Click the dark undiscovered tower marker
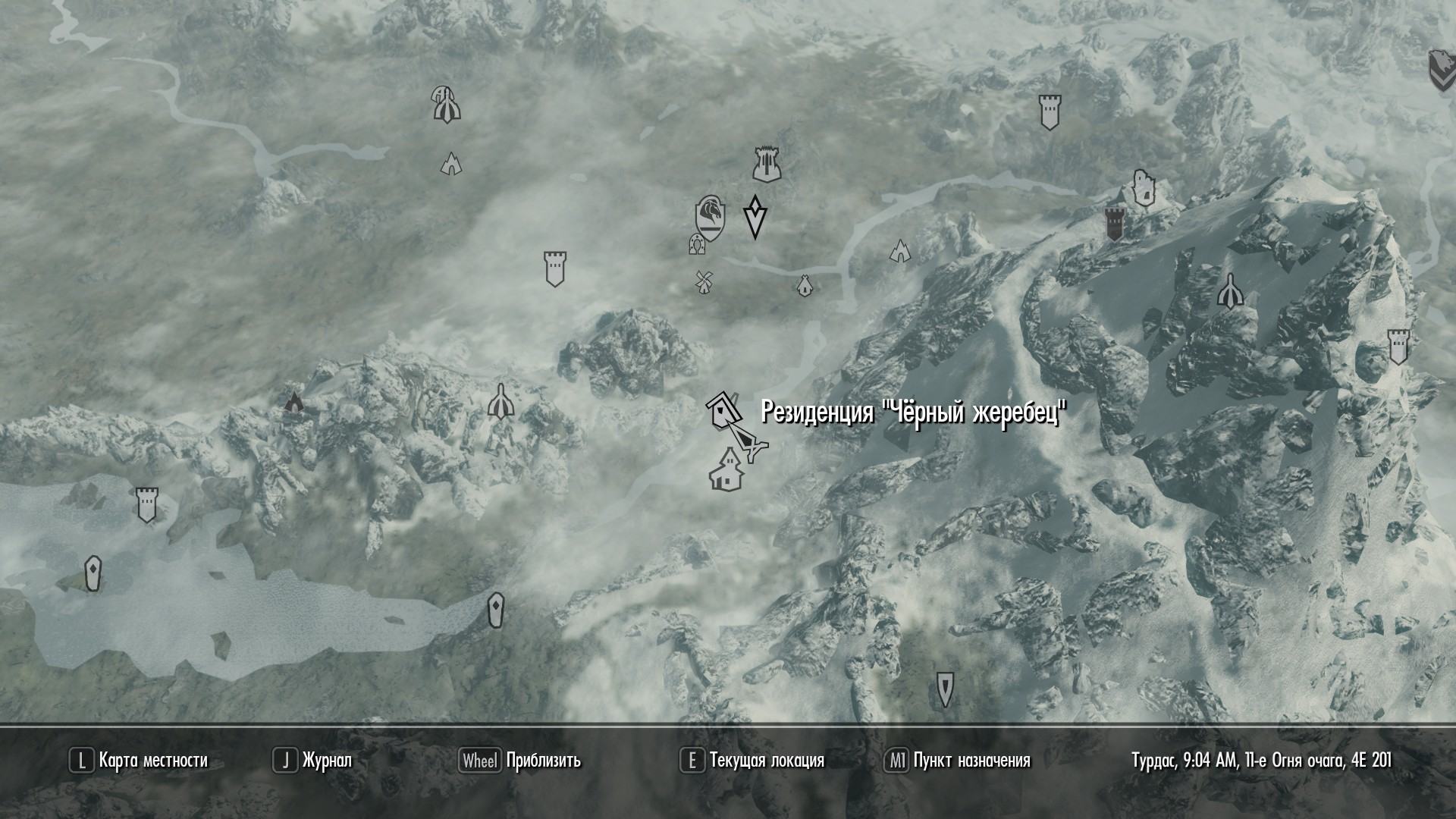 1114,224
